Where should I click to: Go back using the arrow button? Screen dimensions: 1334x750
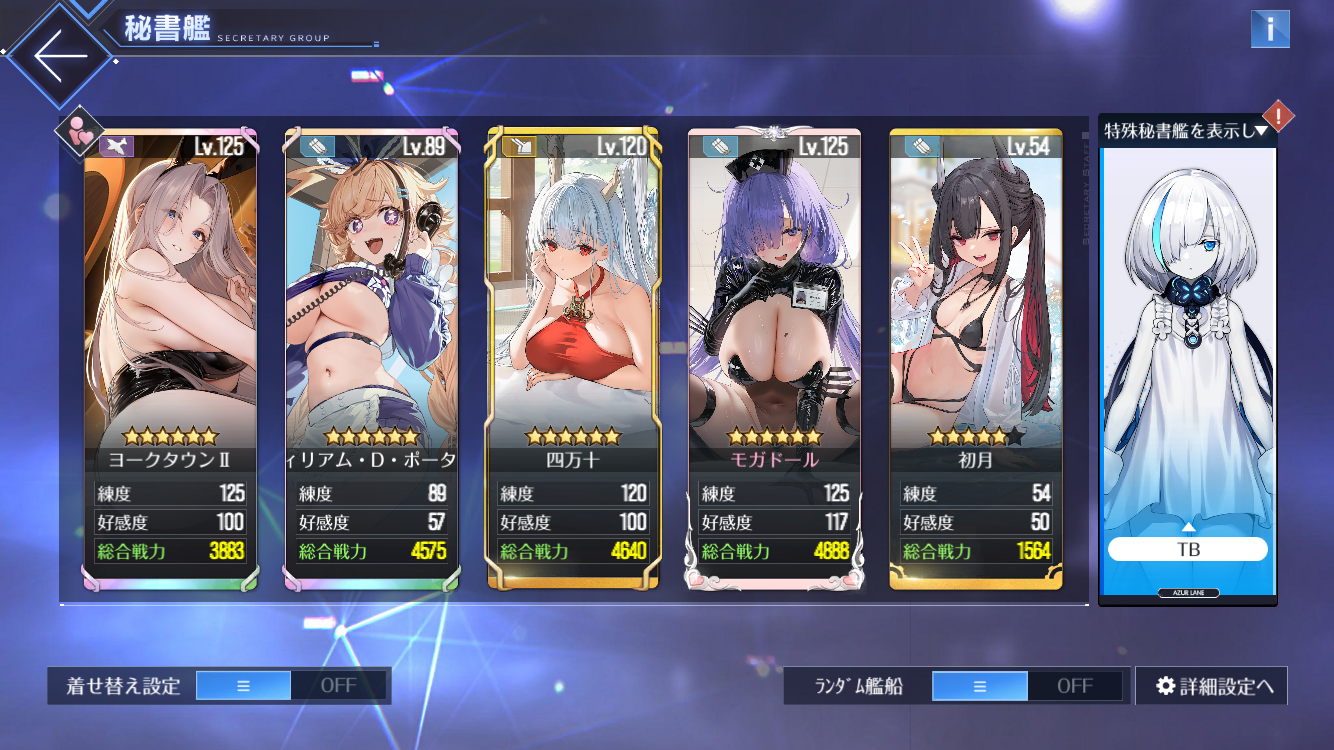point(60,57)
